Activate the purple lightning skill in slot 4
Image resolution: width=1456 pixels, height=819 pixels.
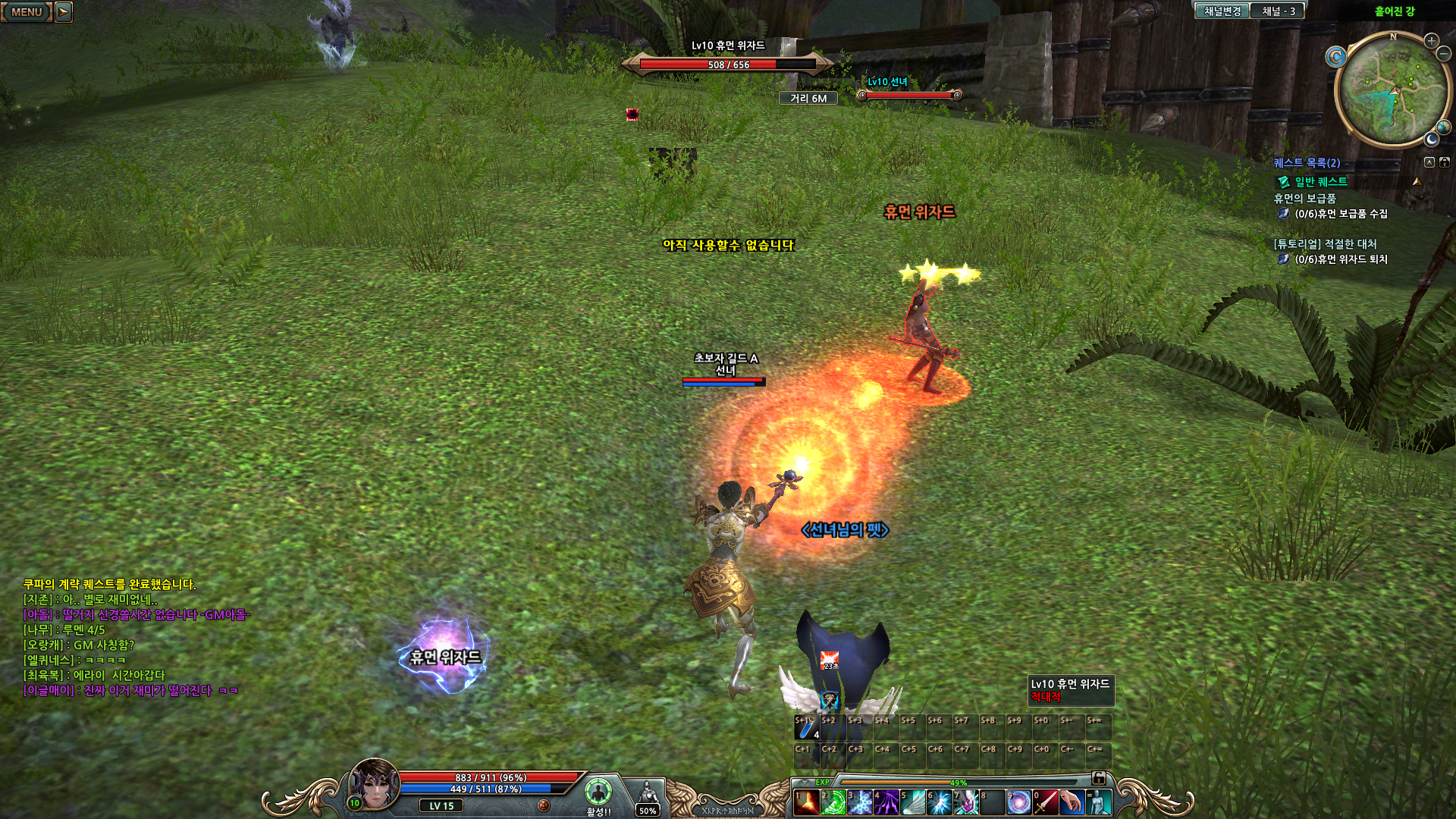click(x=886, y=802)
